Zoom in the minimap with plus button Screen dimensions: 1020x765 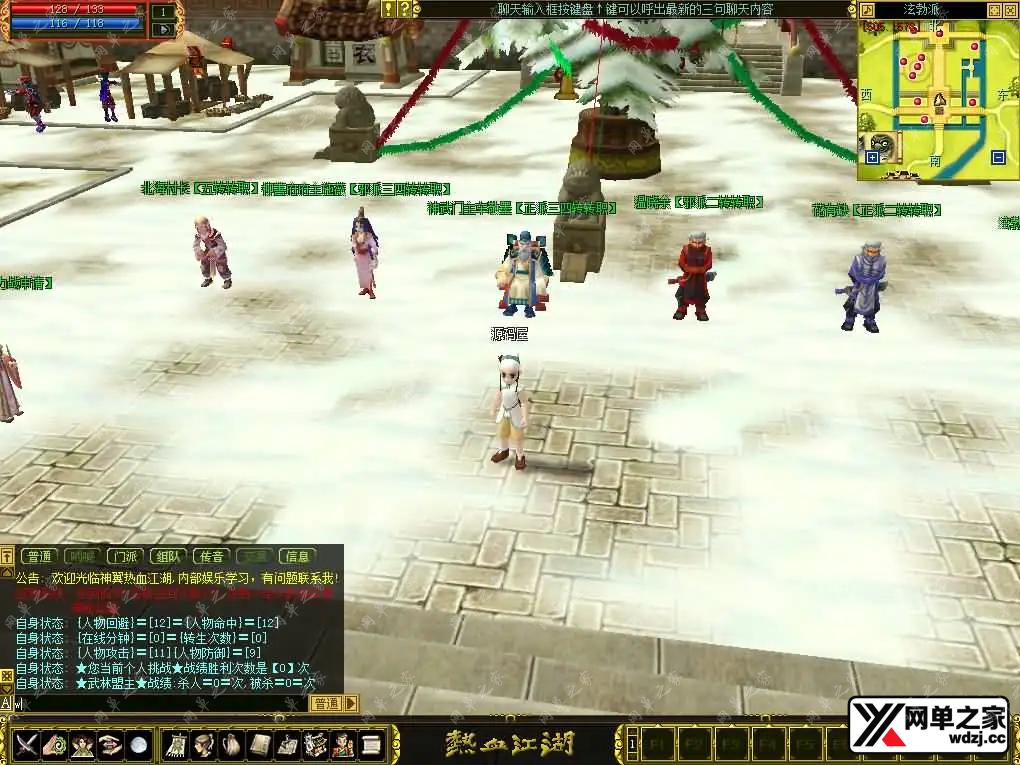pyautogui.click(x=872, y=157)
